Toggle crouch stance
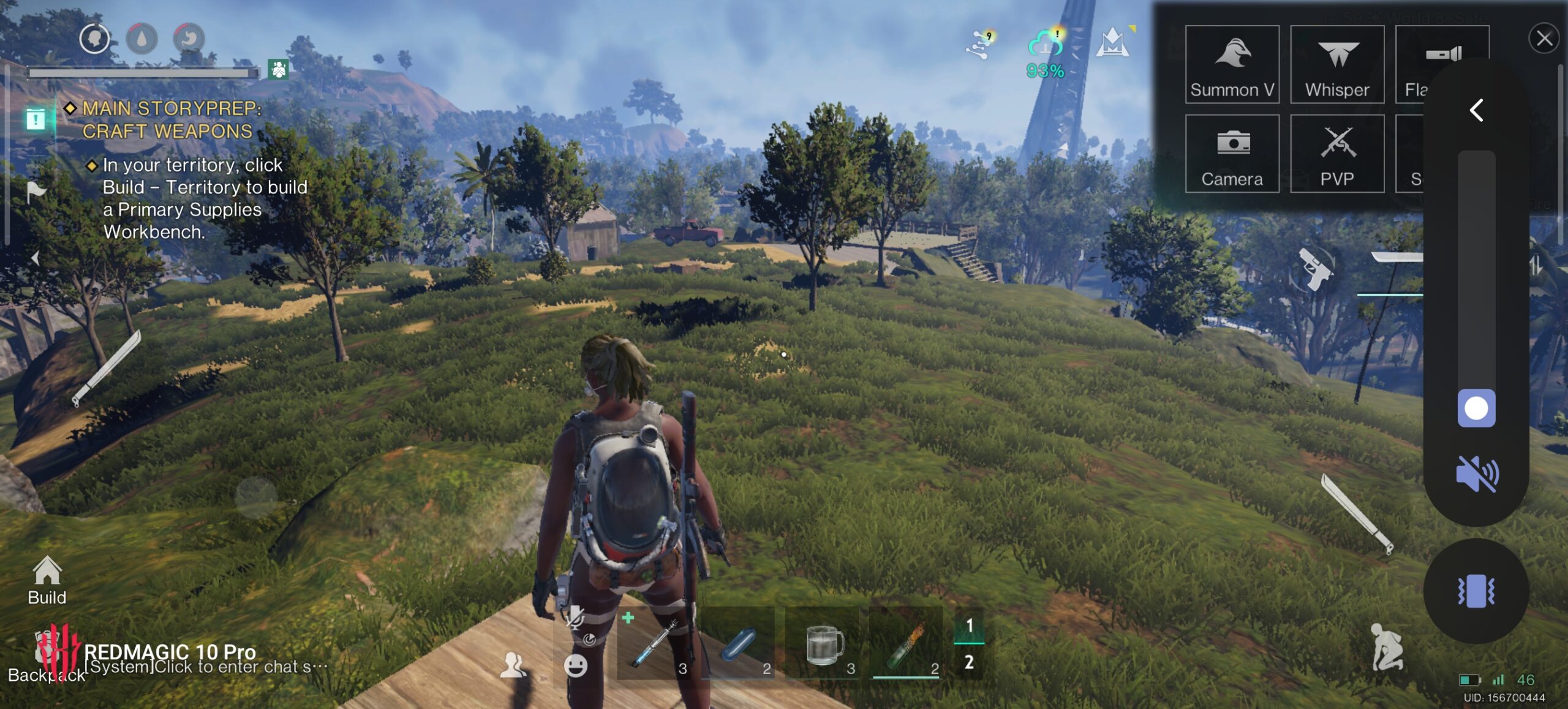The width and height of the screenshot is (1568, 709). [1385, 647]
